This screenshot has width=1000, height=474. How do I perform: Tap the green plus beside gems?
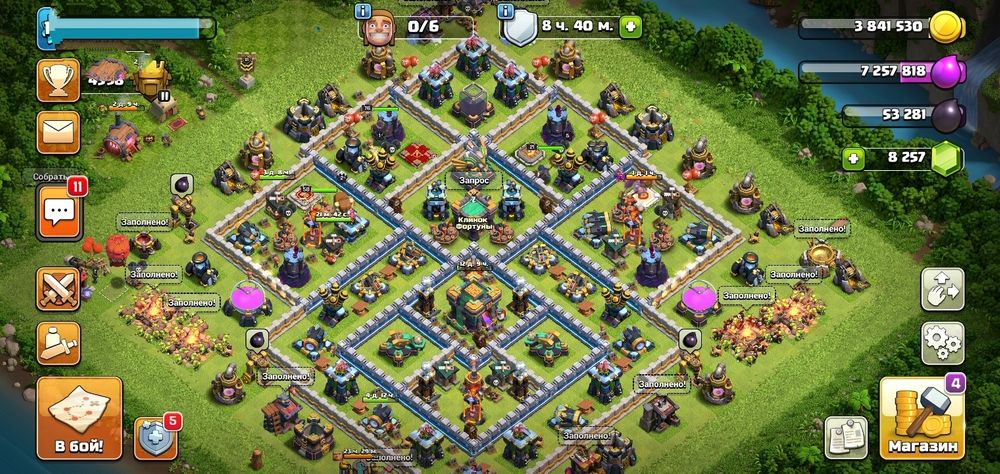pos(852,157)
